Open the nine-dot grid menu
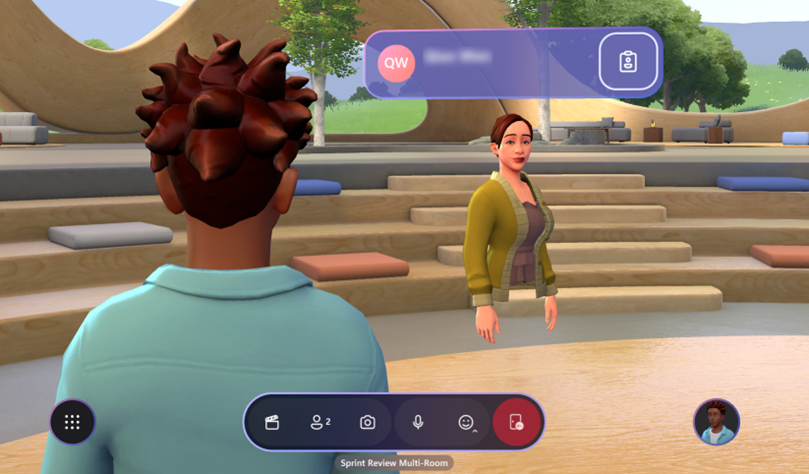This screenshot has width=809, height=474. tap(72, 422)
